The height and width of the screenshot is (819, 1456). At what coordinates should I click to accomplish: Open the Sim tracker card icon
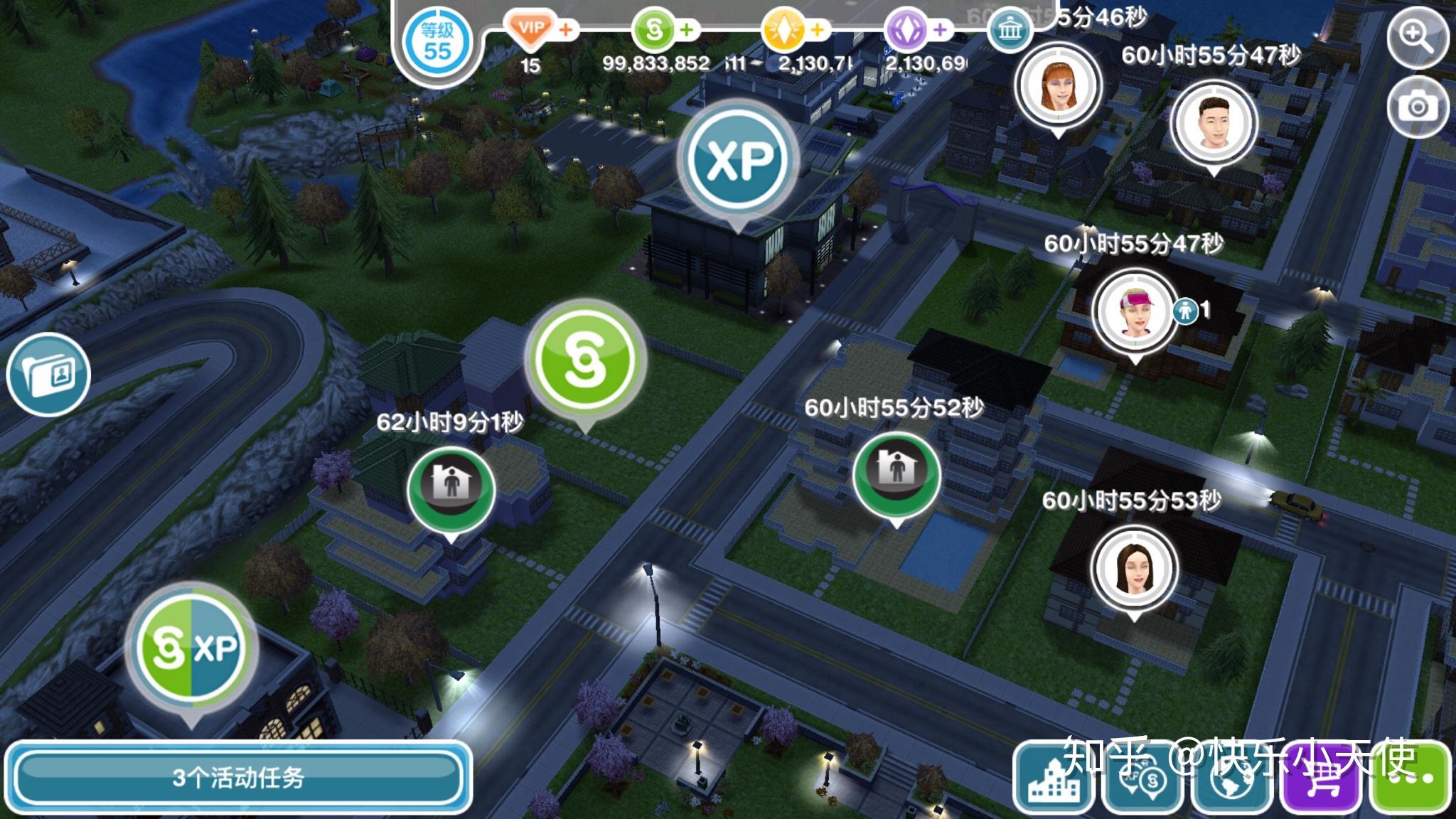(x=48, y=374)
